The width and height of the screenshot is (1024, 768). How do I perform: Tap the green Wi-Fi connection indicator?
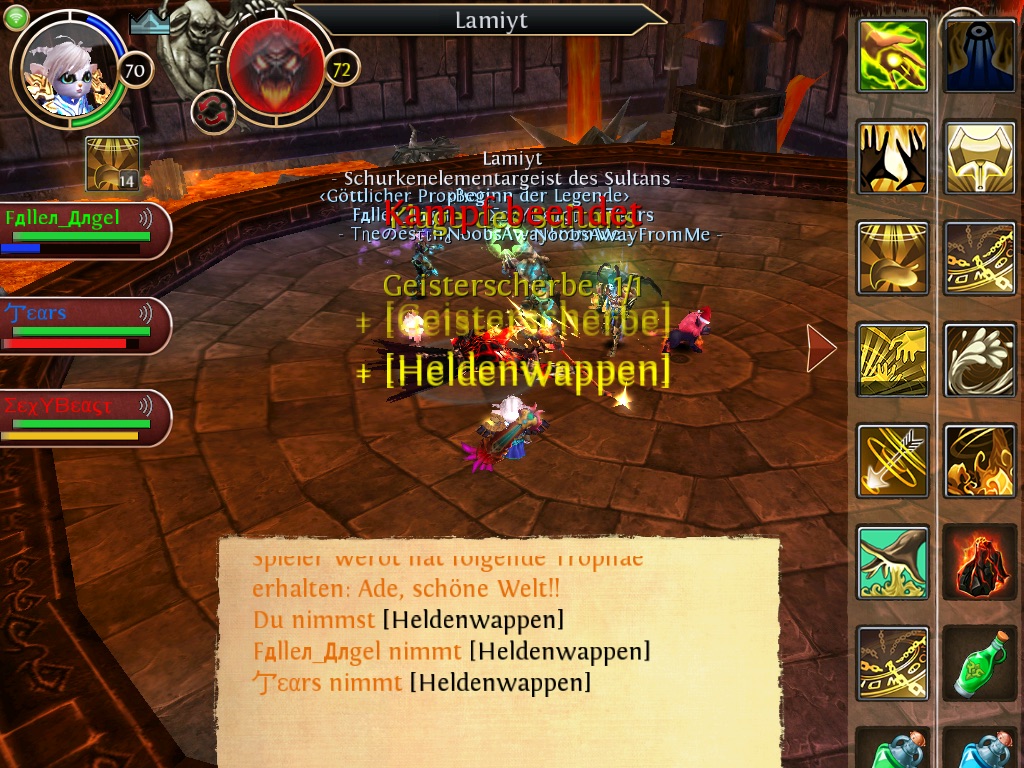(x=16, y=18)
